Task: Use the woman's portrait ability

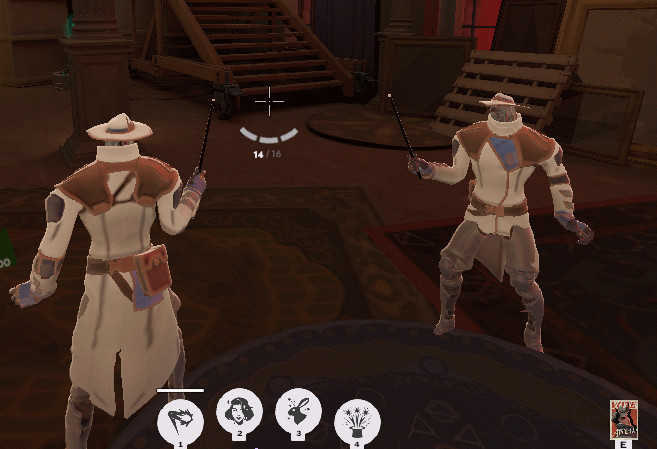Action: 239,411
